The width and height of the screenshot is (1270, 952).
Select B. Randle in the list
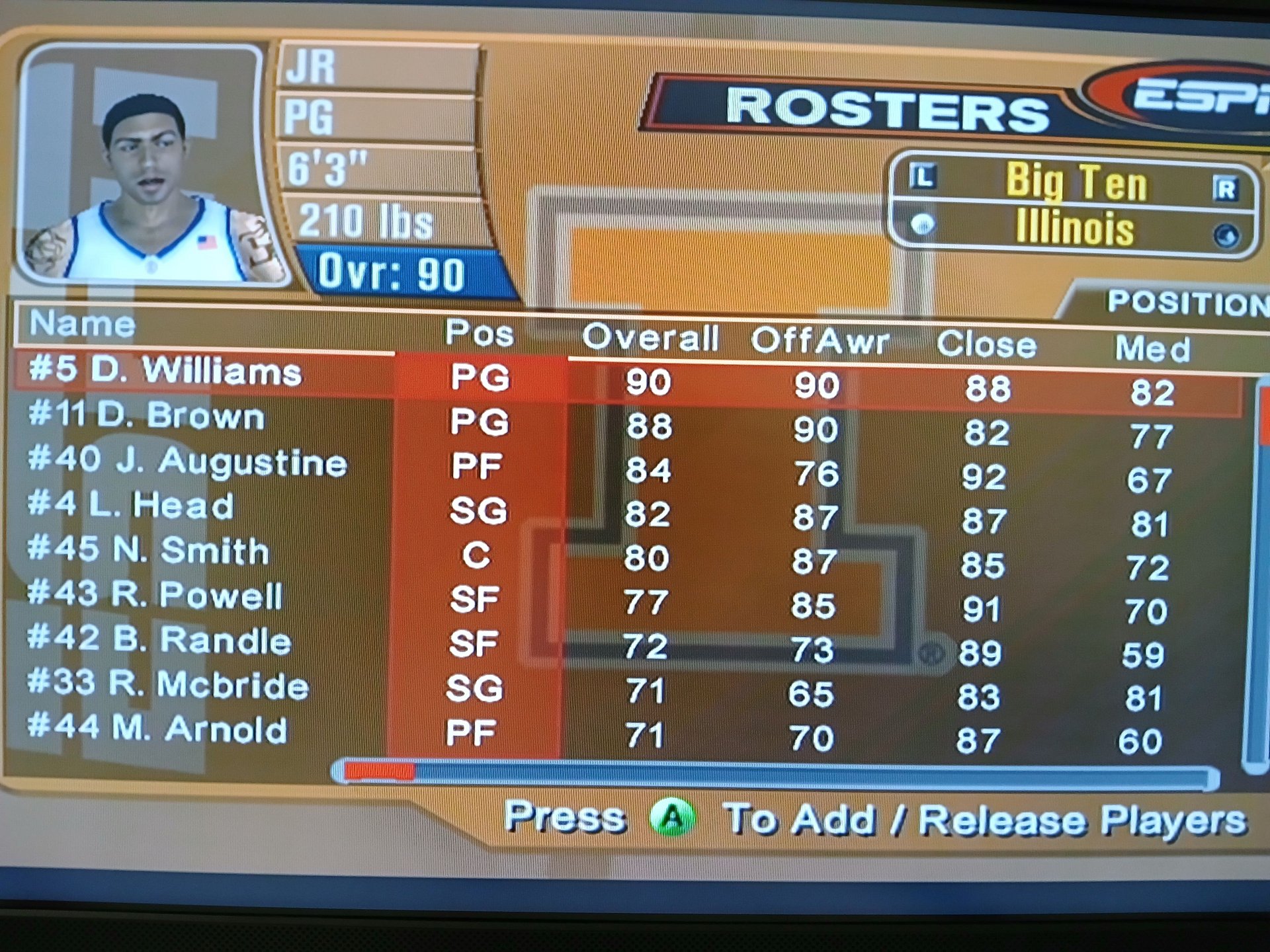[x=159, y=640]
